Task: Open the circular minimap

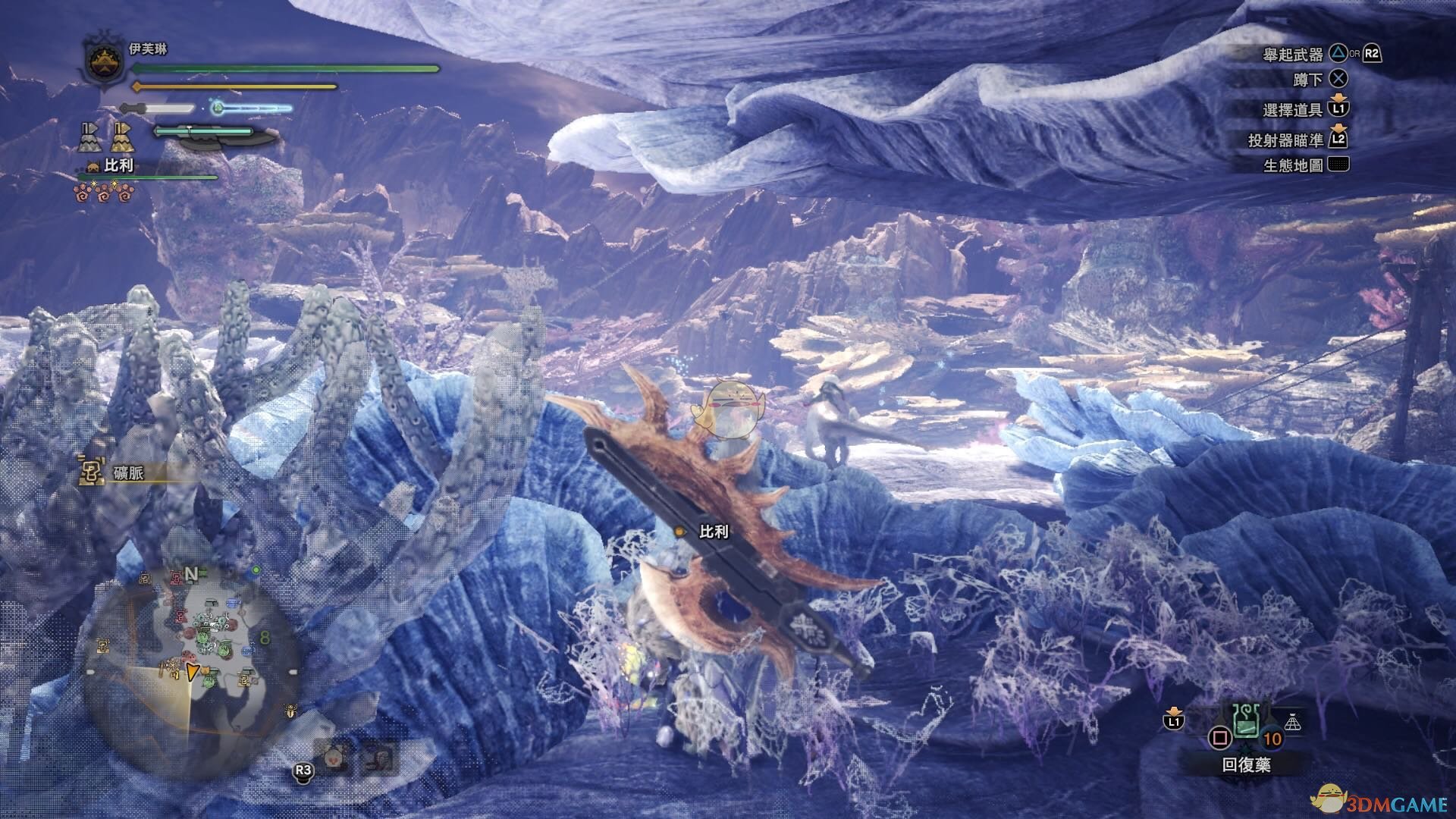Action: click(x=184, y=654)
